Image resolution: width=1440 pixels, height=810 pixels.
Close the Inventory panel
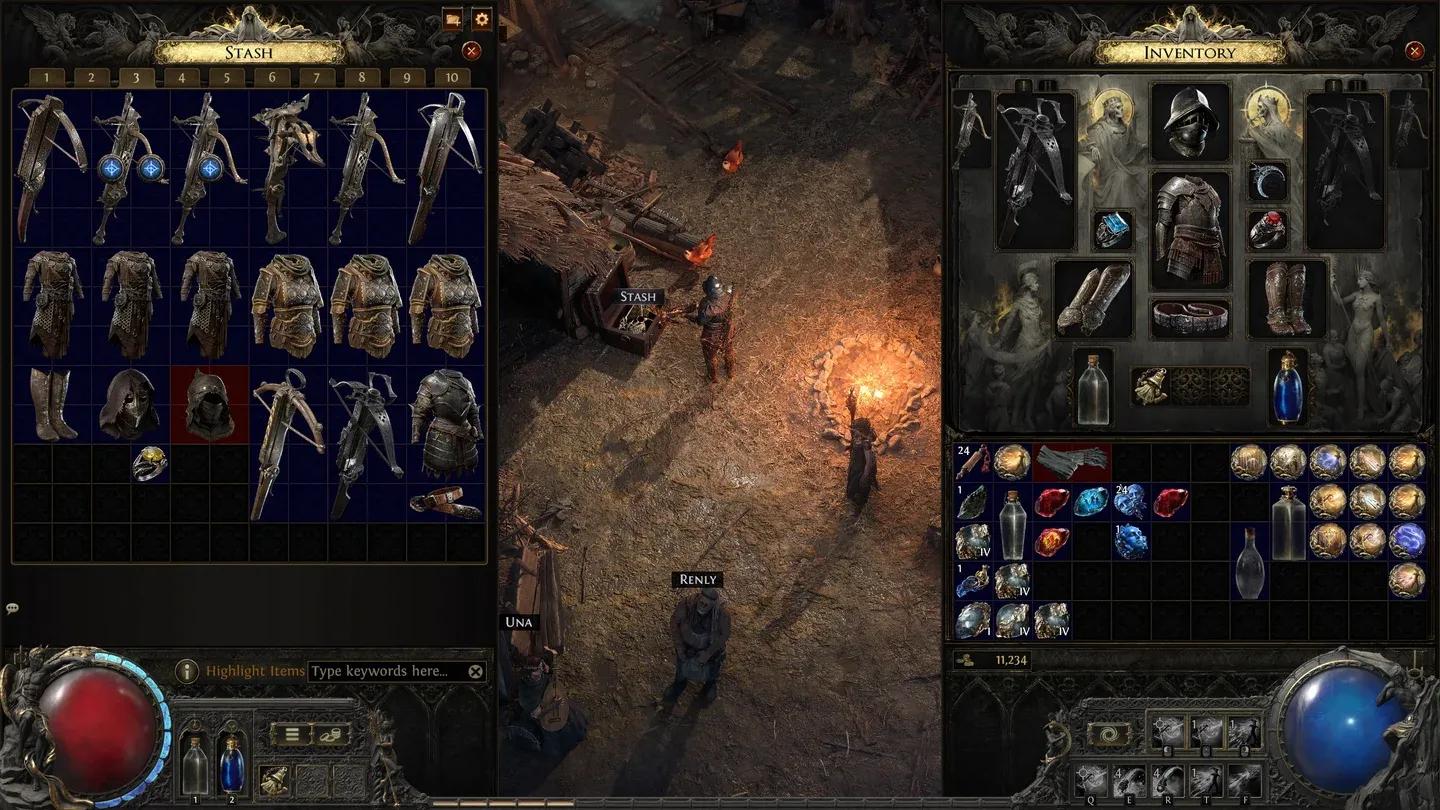click(1414, 51)
